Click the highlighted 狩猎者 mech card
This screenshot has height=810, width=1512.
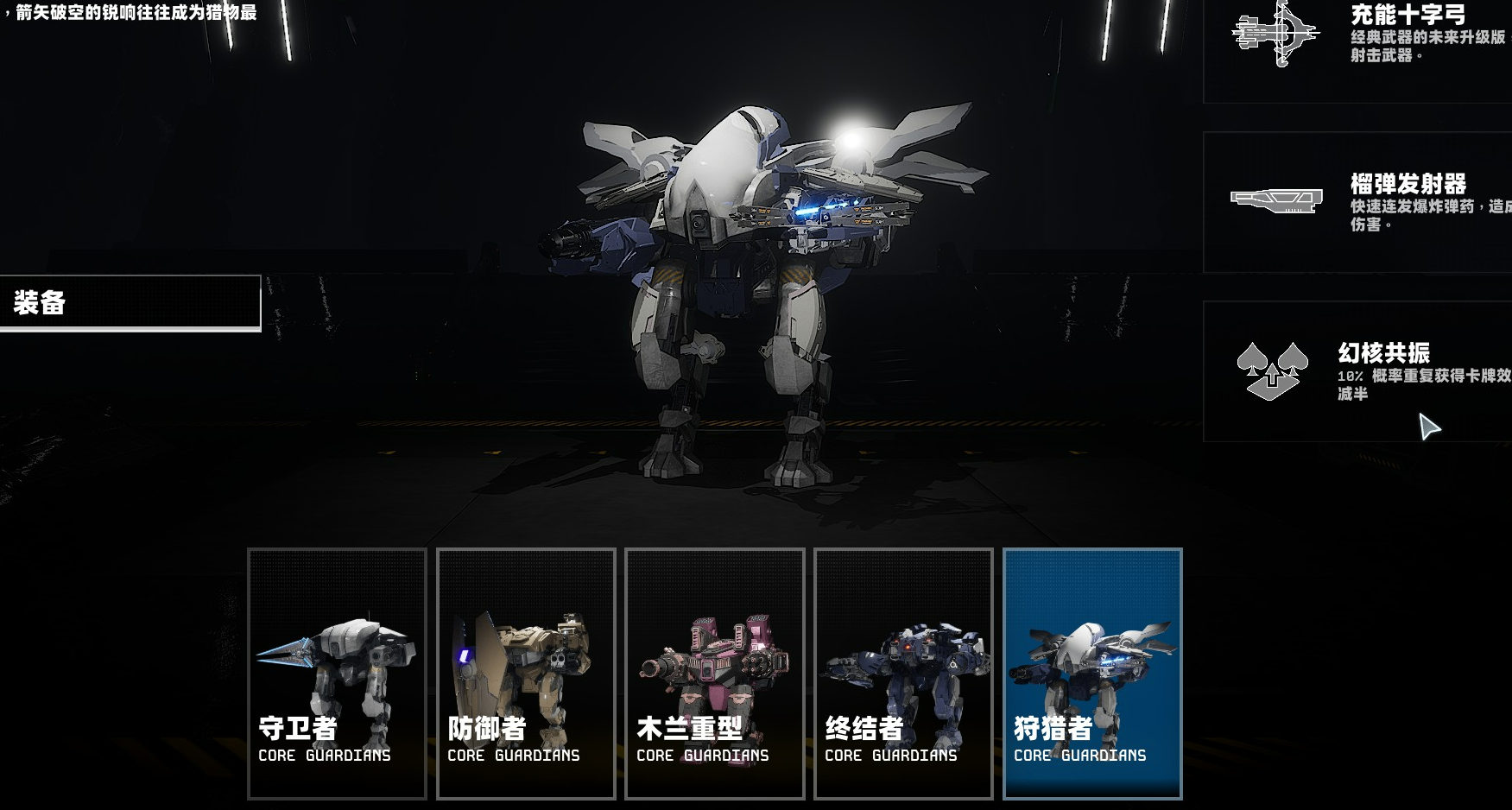pyautogui.click(x=1092, y=674)
